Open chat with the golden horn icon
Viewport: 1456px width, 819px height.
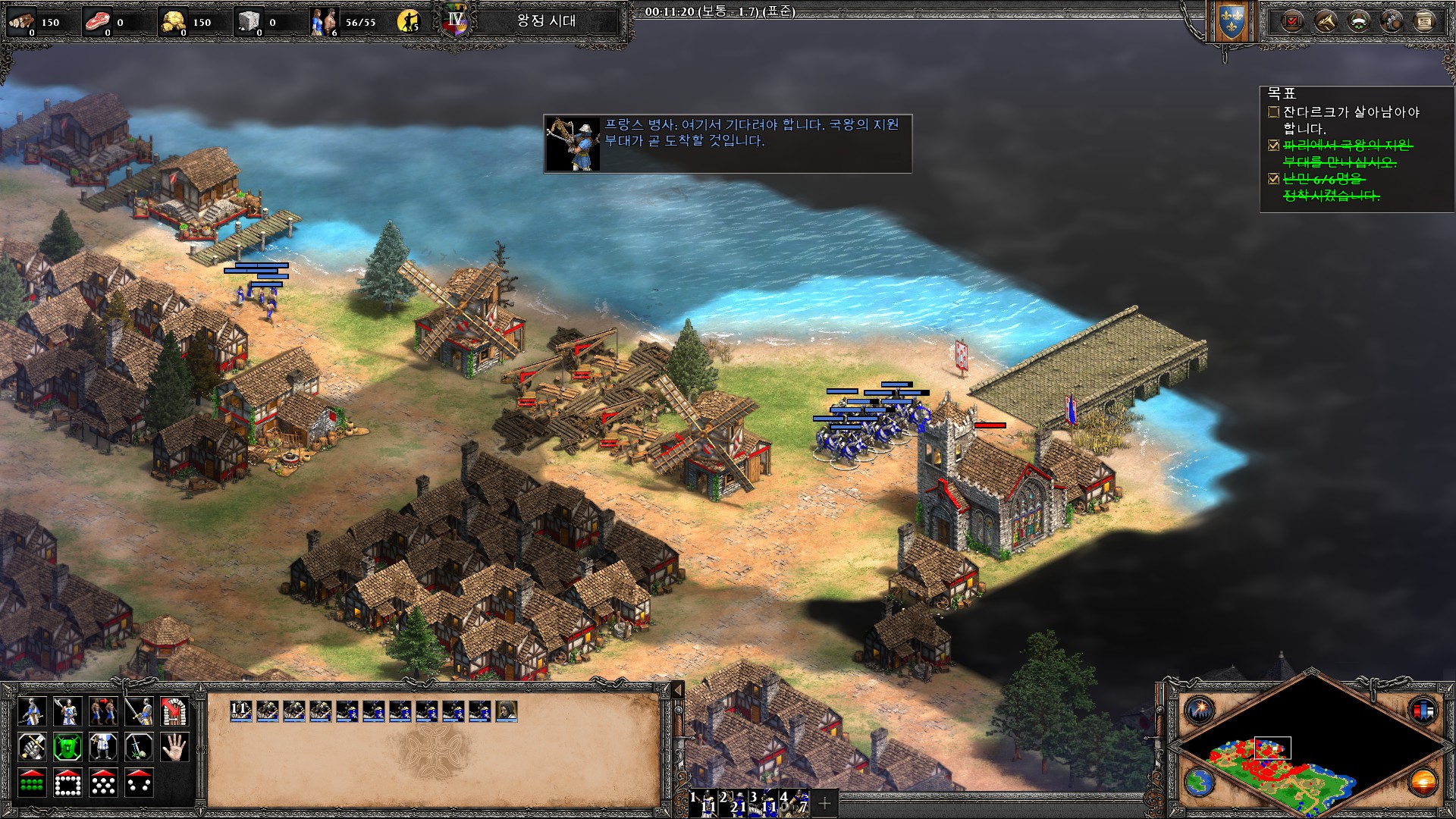click(x=1325, y=21)
